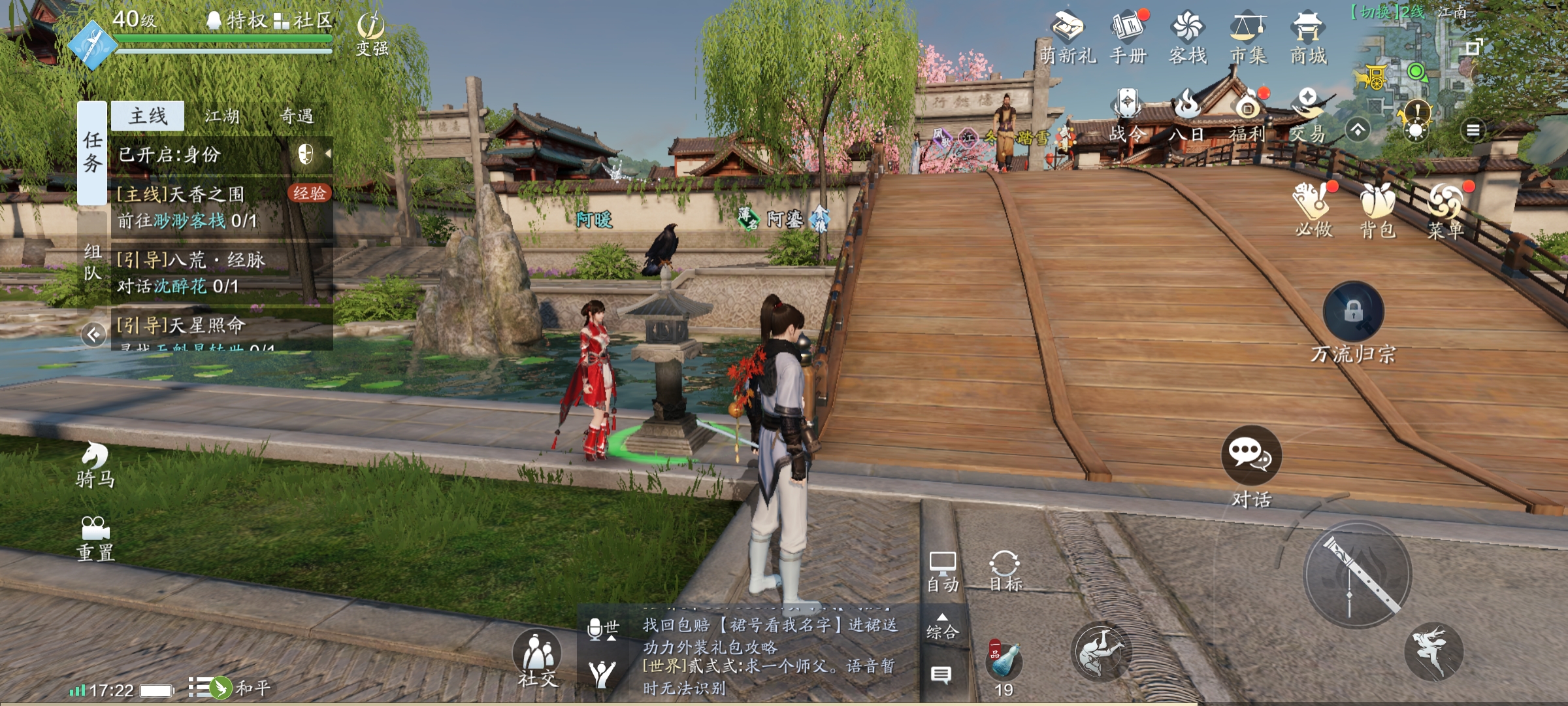Open the 主线 quest tab
Screen dimensions: 1568x706
[148, 116]
